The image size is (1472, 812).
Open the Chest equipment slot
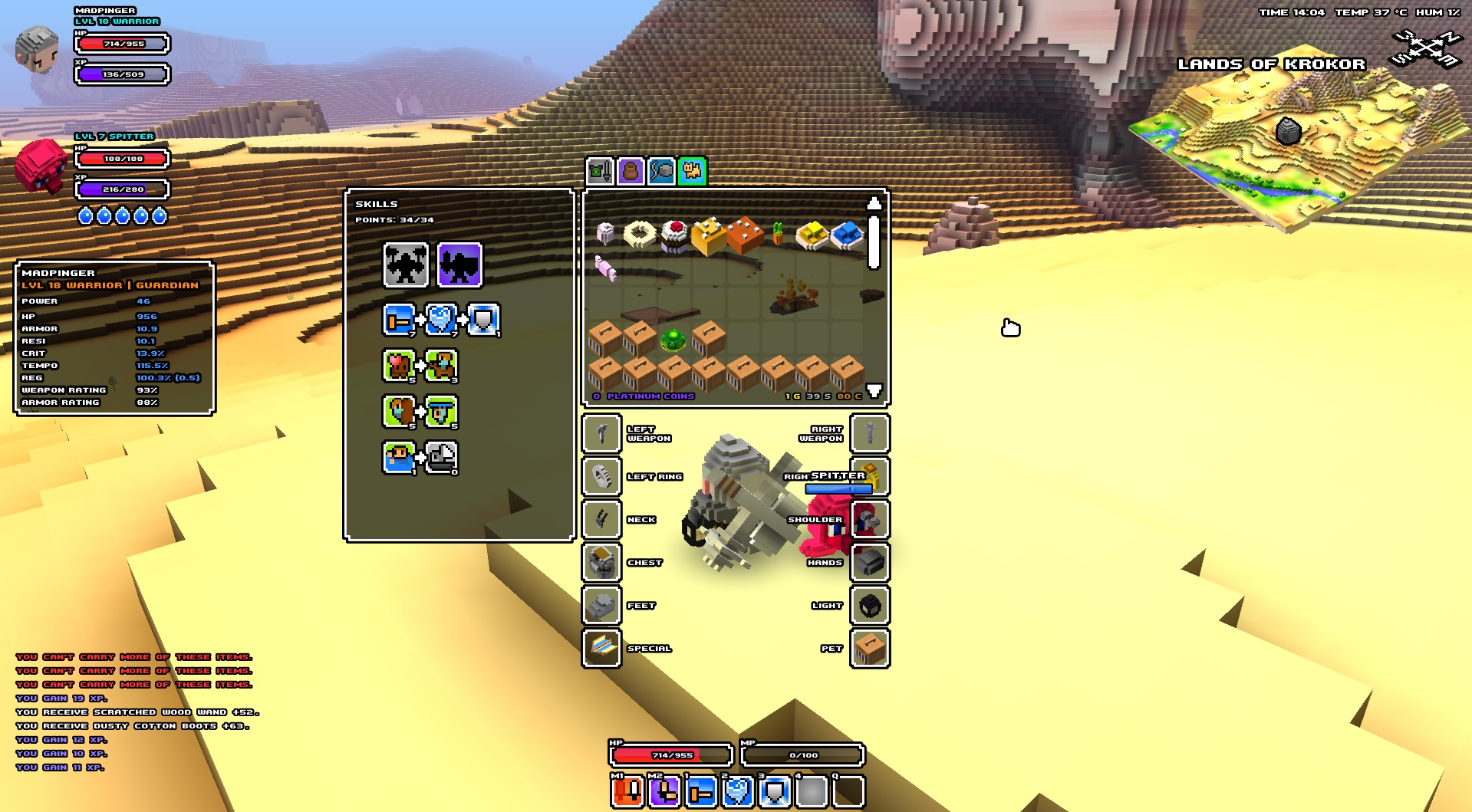(602, 563)
